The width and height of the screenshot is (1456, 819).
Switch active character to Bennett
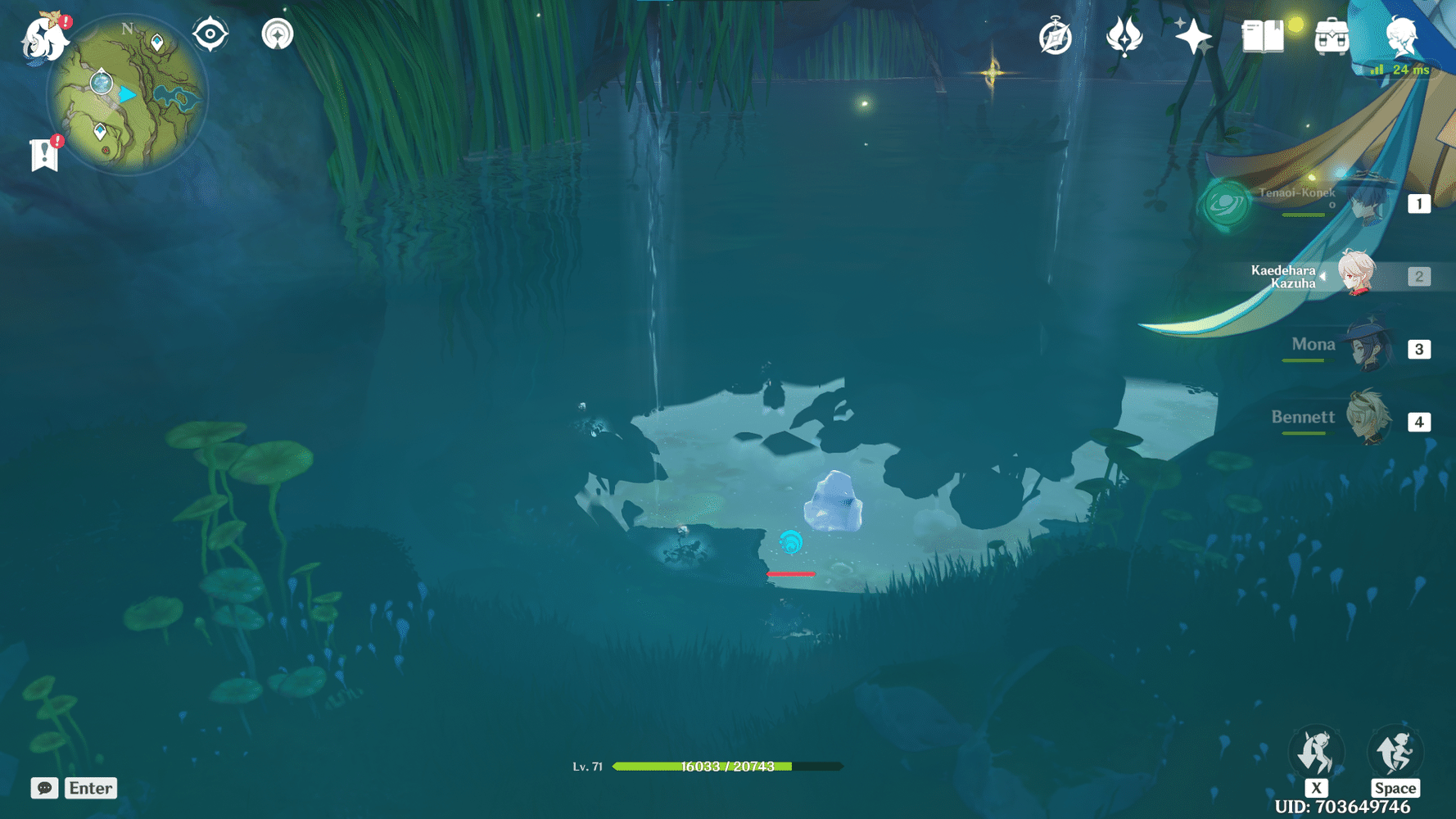point(1368,420)
